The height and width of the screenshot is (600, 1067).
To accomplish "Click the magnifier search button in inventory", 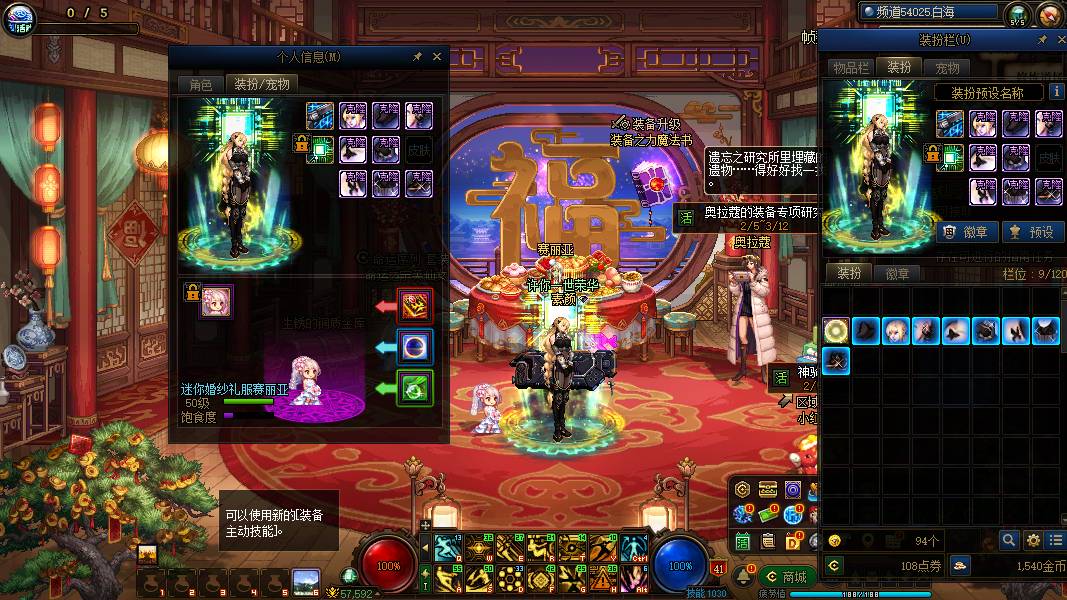I will [1009, 540].
